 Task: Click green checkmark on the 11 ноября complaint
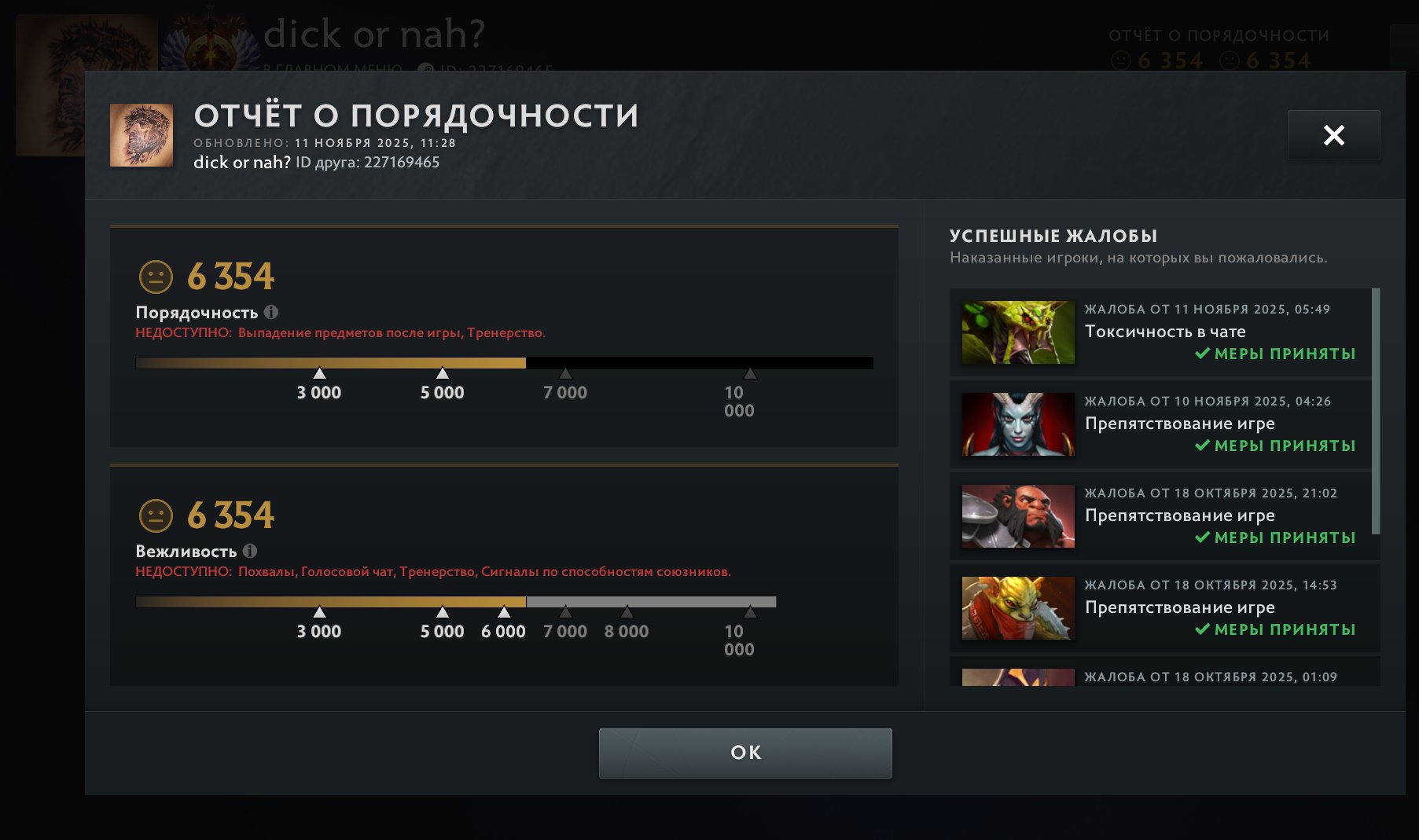click(1204, 354)
